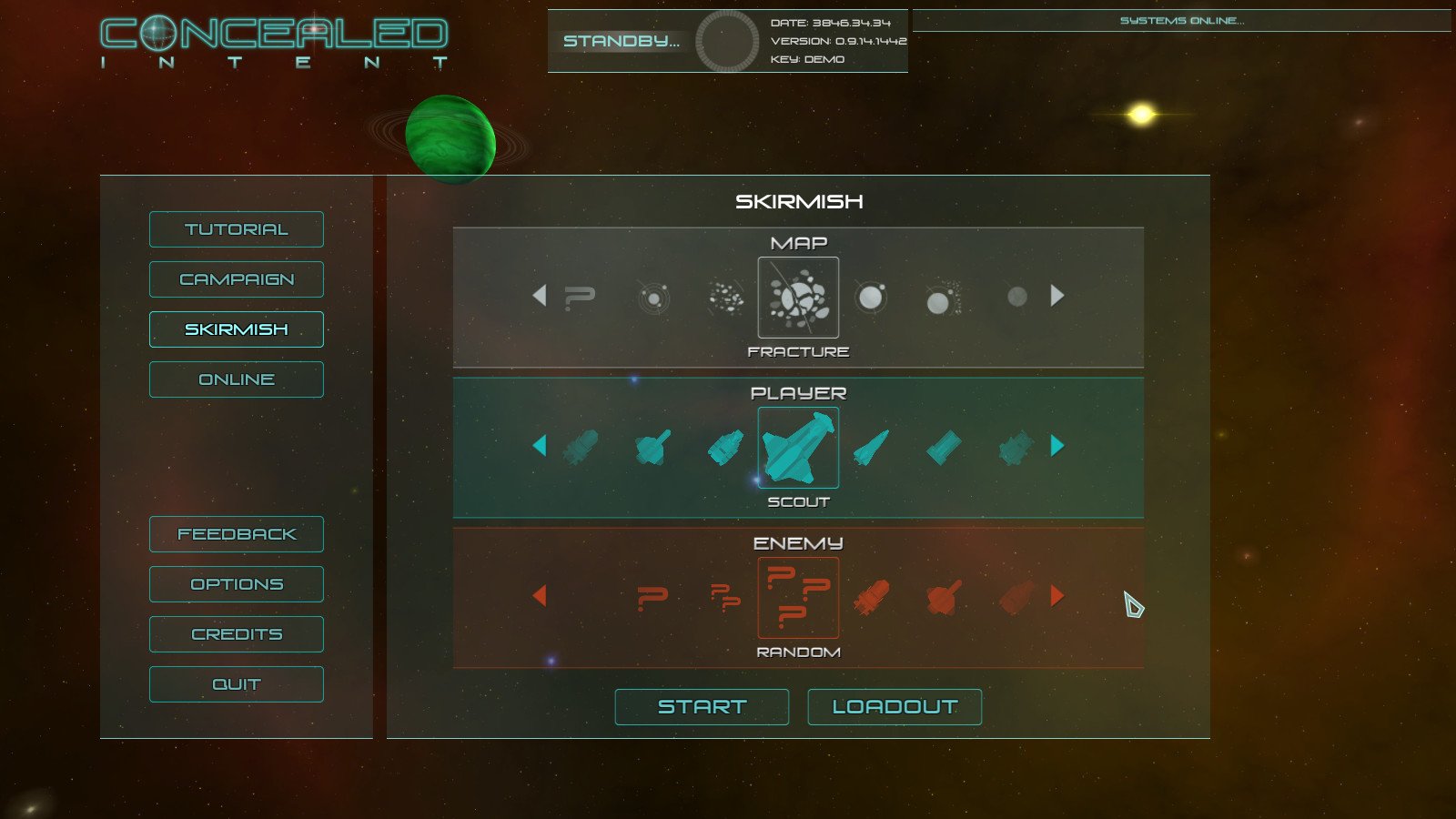Cycle player ships using the left teal arrow

[541, 446]
